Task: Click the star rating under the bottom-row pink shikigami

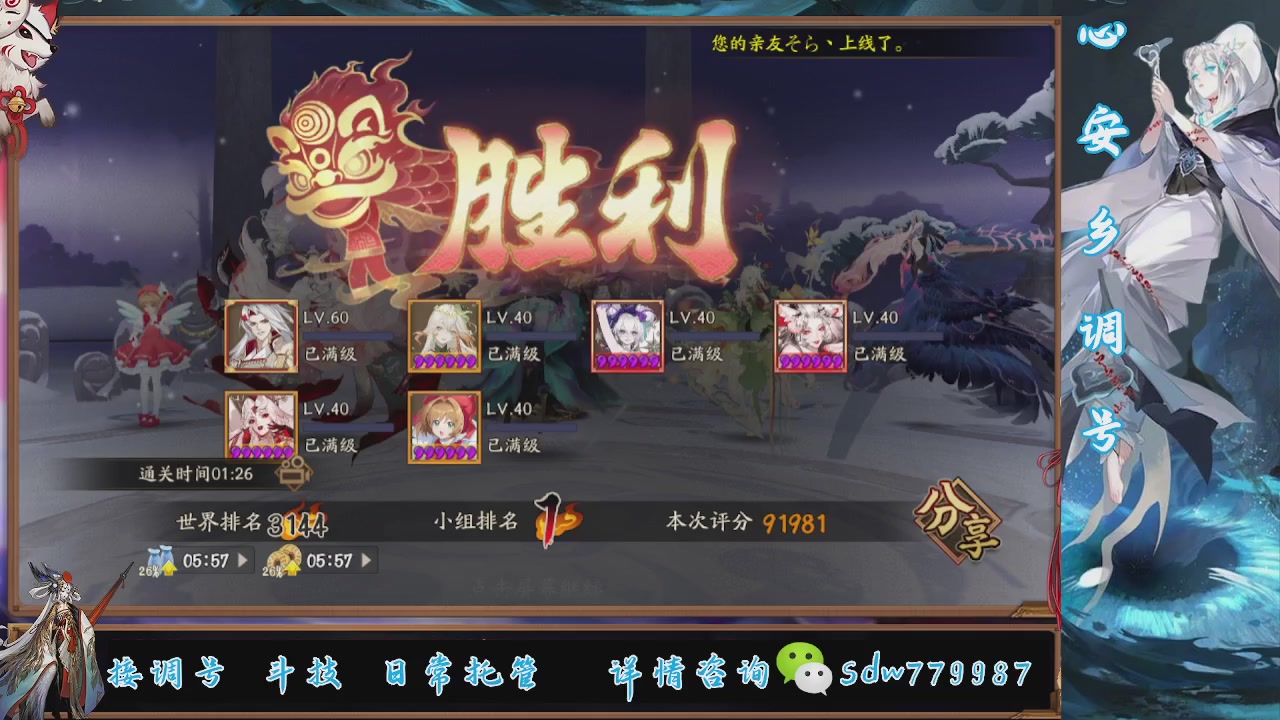Action: tap(262, 452)
